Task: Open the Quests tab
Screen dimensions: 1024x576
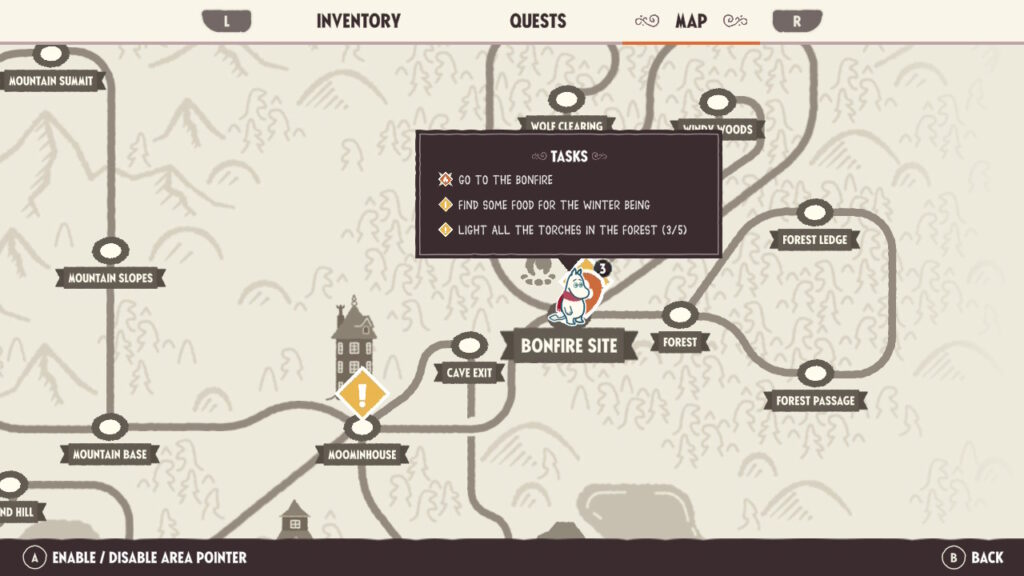Action: (537, 21)
